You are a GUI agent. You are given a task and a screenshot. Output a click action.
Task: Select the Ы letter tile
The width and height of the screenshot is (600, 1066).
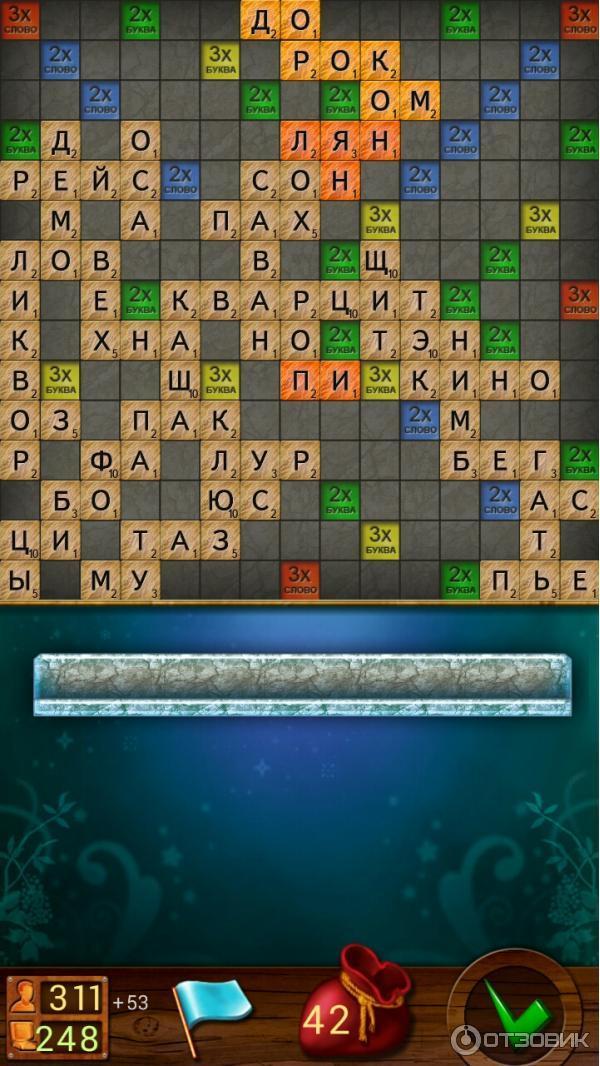(19, 580)
